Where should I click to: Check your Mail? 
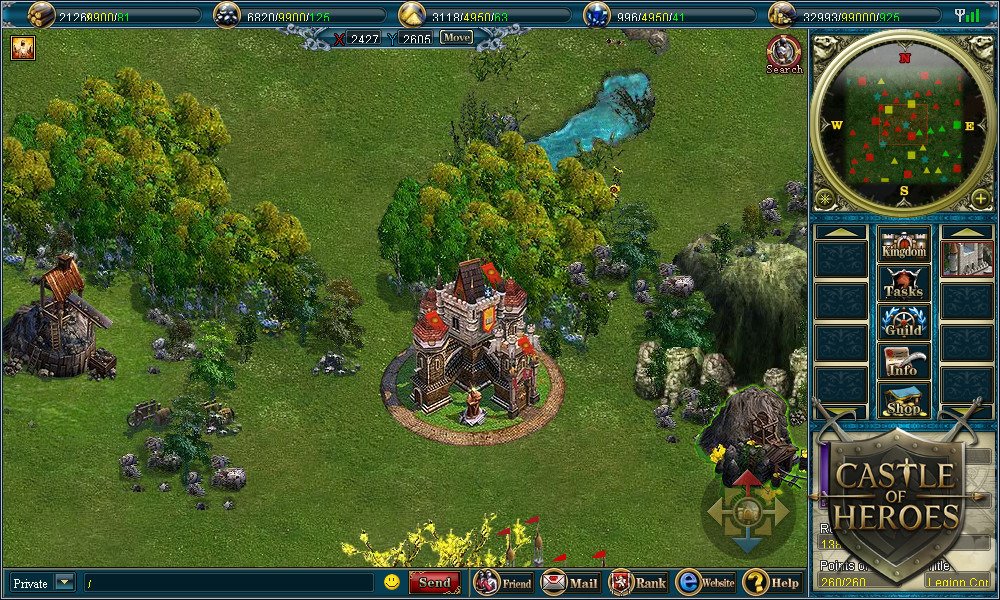[x=570, y=582]
